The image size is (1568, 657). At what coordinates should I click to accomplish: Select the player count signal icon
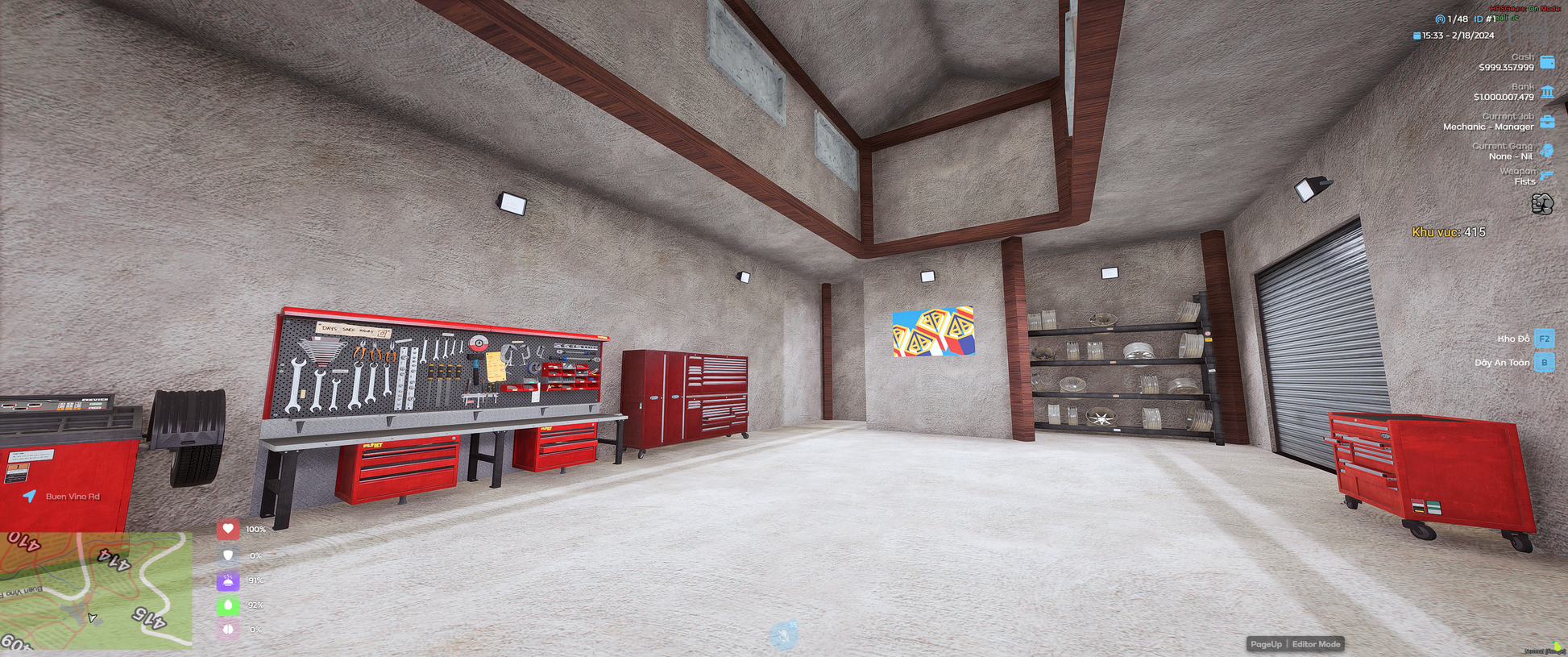(x=1440, y=19)
